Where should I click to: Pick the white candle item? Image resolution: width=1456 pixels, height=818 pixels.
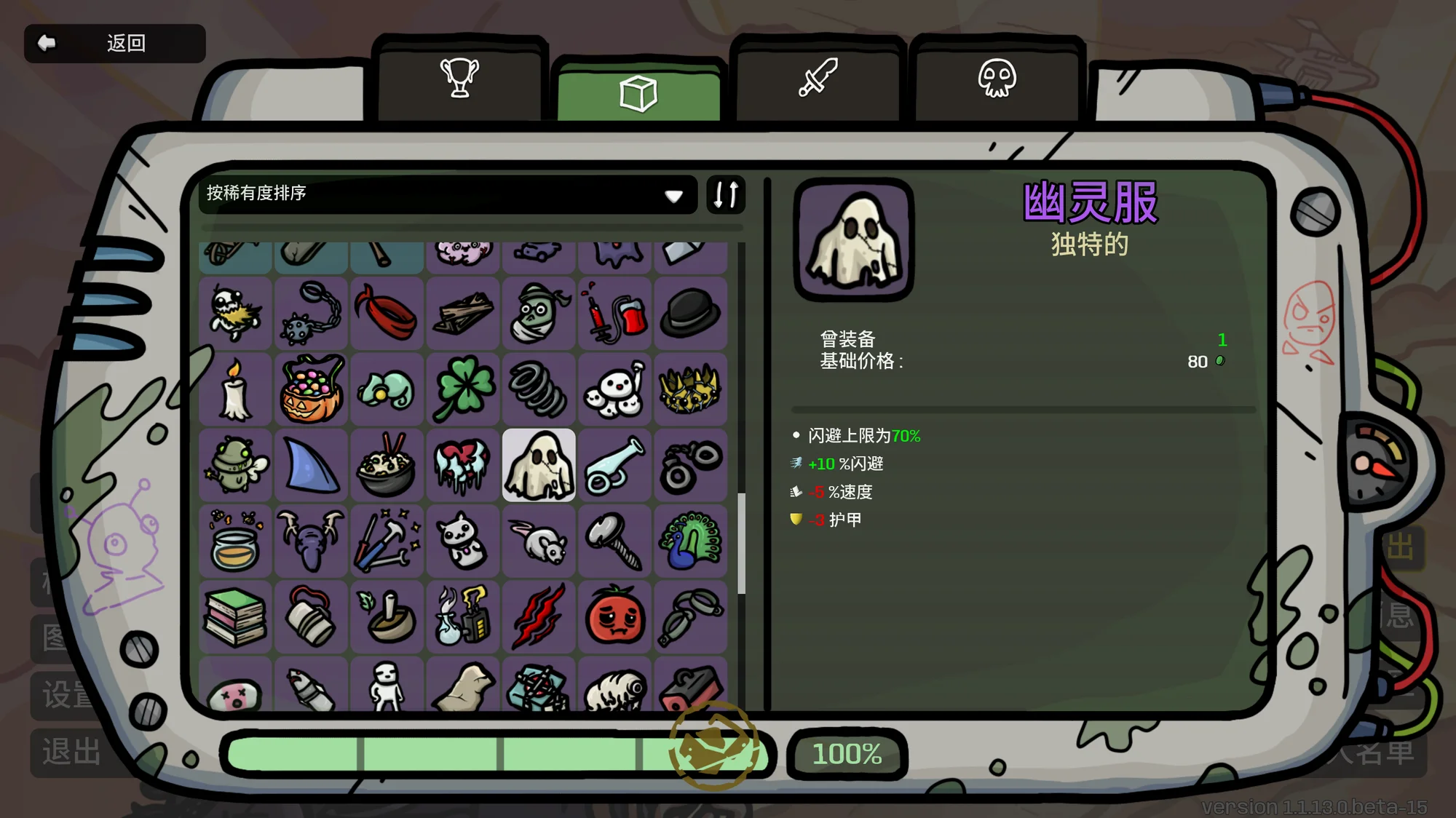tap(235, 389)
